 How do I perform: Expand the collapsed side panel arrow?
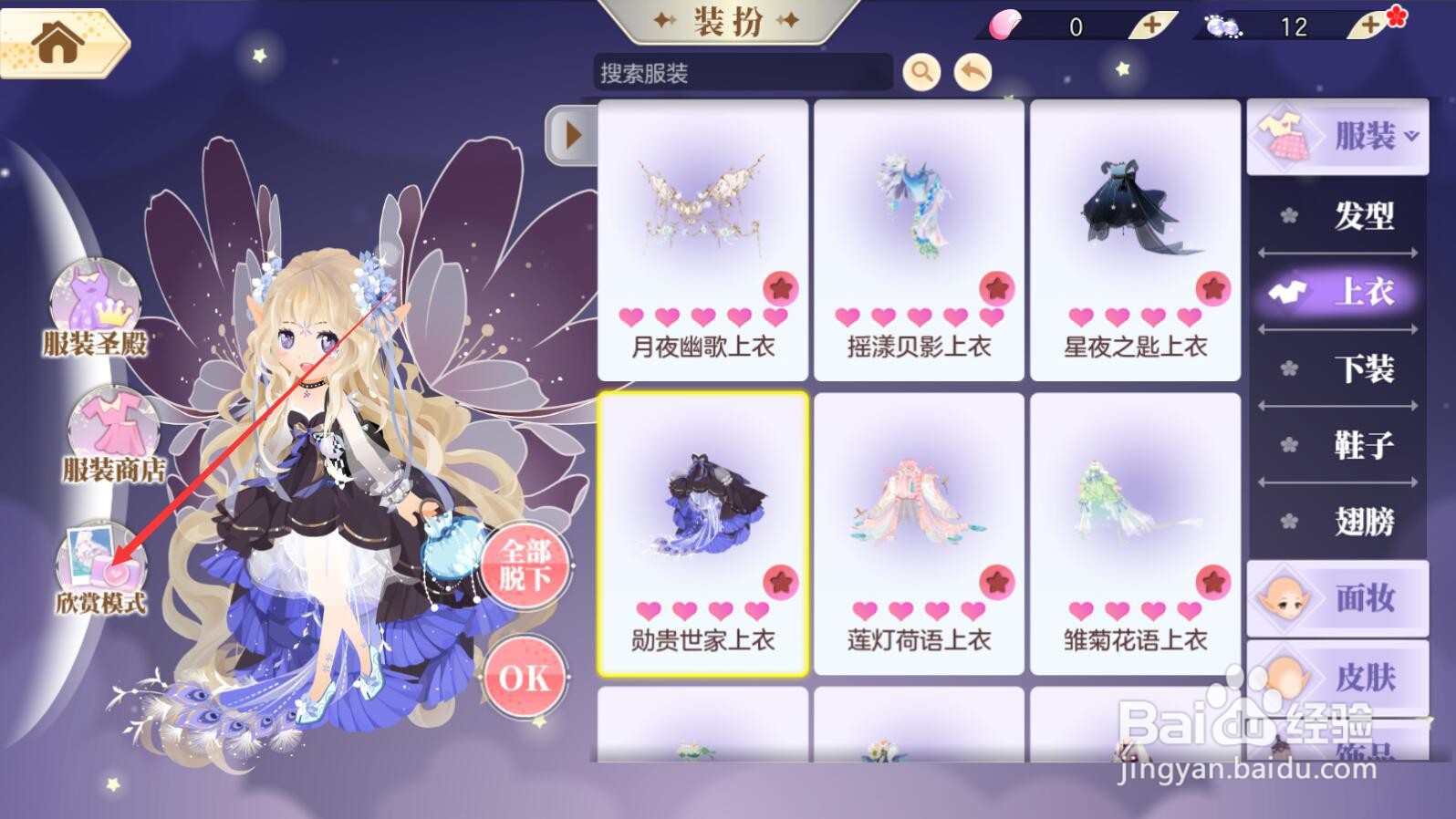(573, 135)
